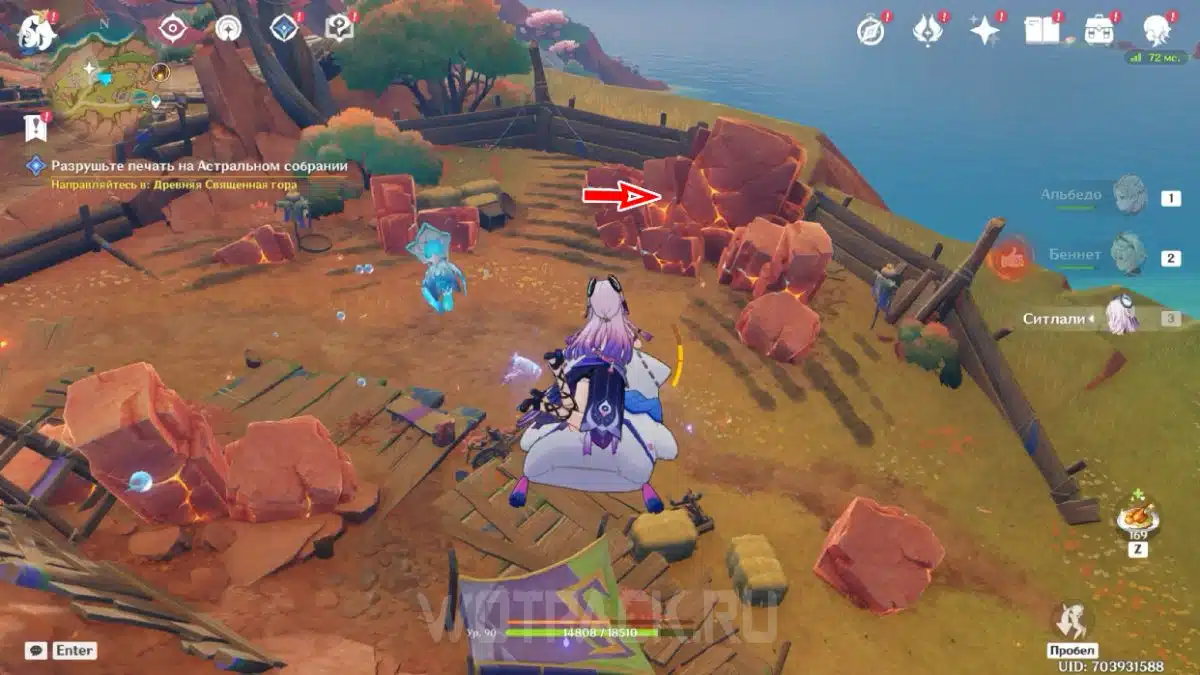Open the chat box
Viewport: 1200px width, 675px height.
36,650
